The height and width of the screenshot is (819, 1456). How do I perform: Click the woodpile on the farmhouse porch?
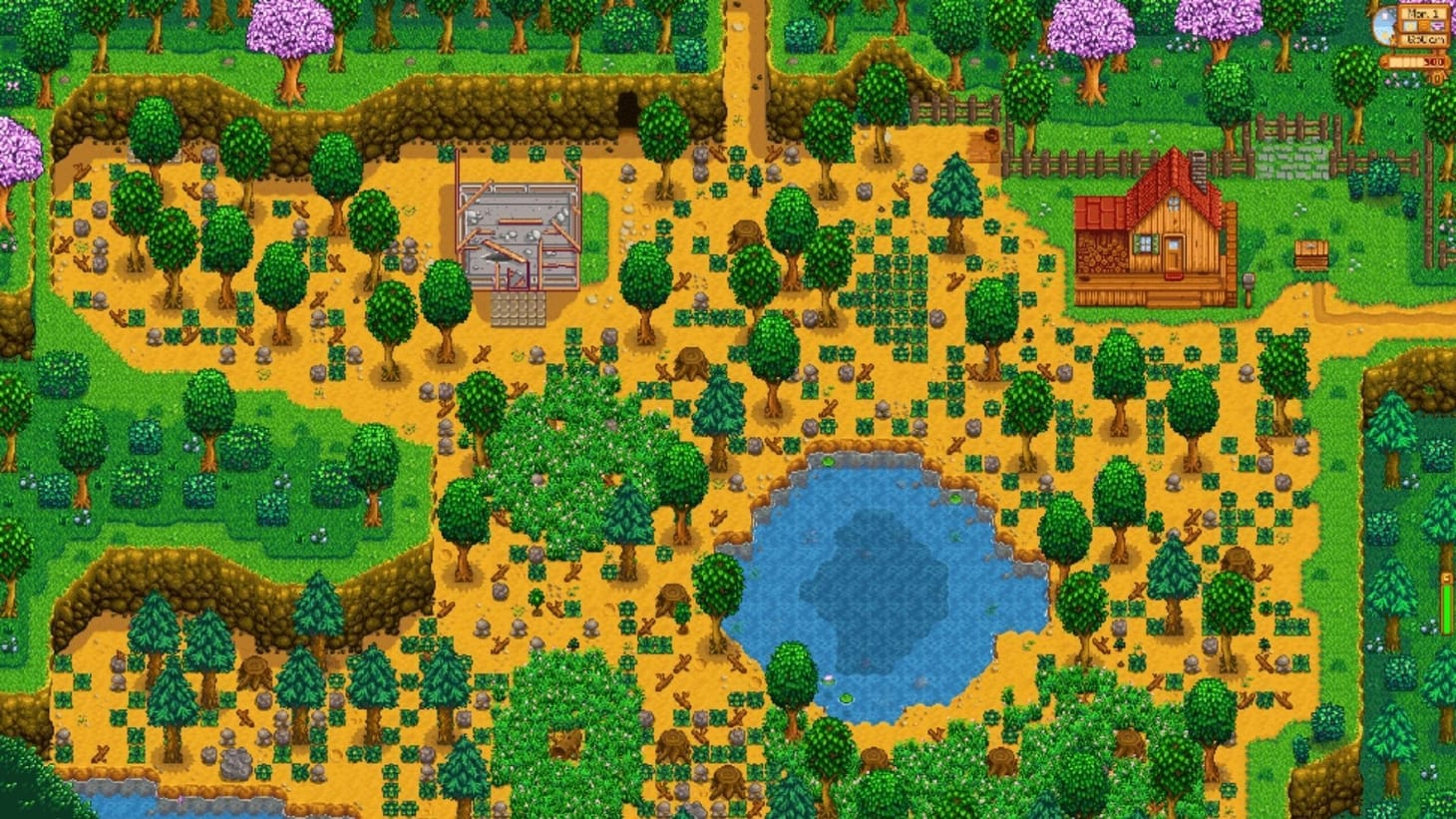(x=1102, y=252)
